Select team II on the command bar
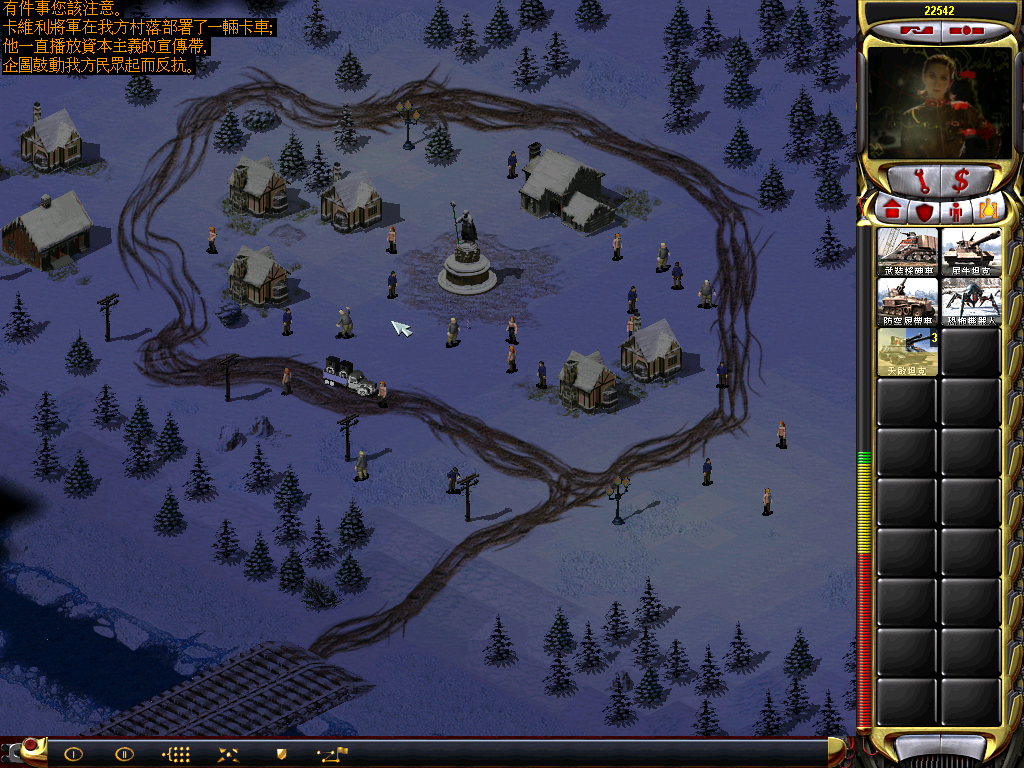The height and width of the screenshot is (768, 1024). click(124, 754)
